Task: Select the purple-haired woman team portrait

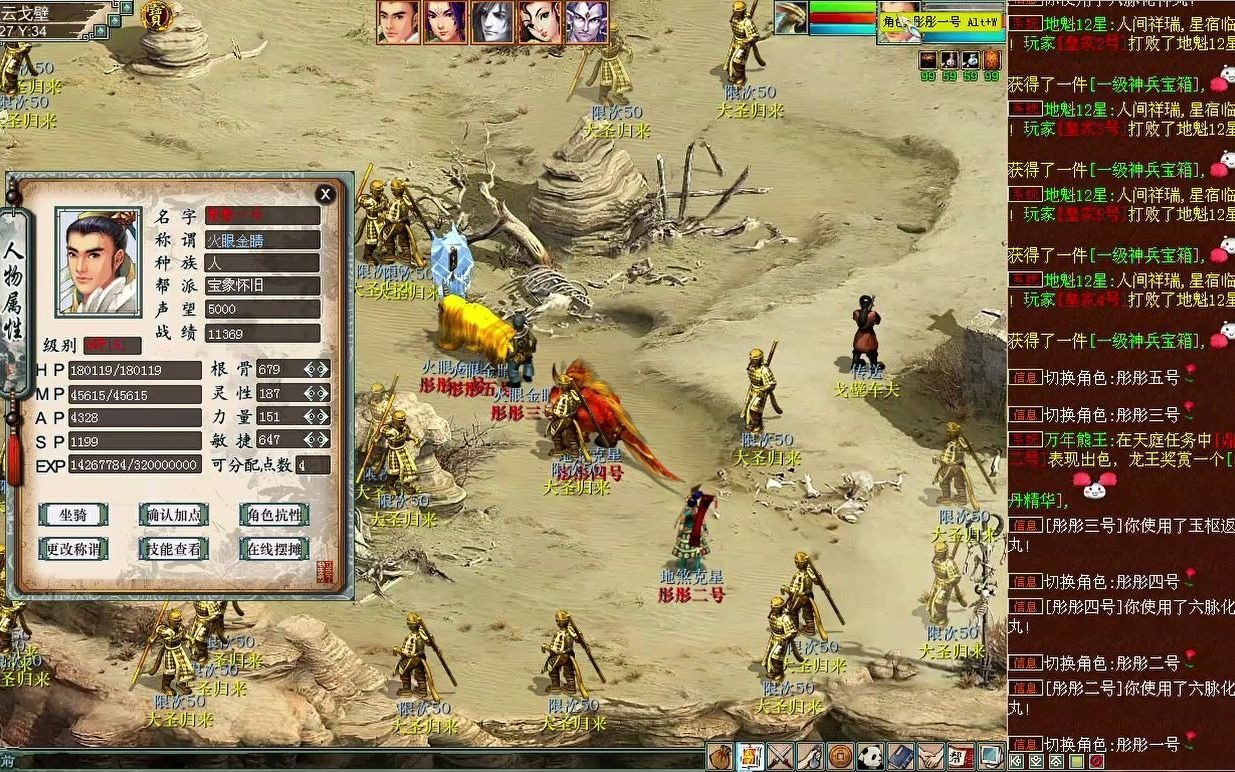Action: 444,22
